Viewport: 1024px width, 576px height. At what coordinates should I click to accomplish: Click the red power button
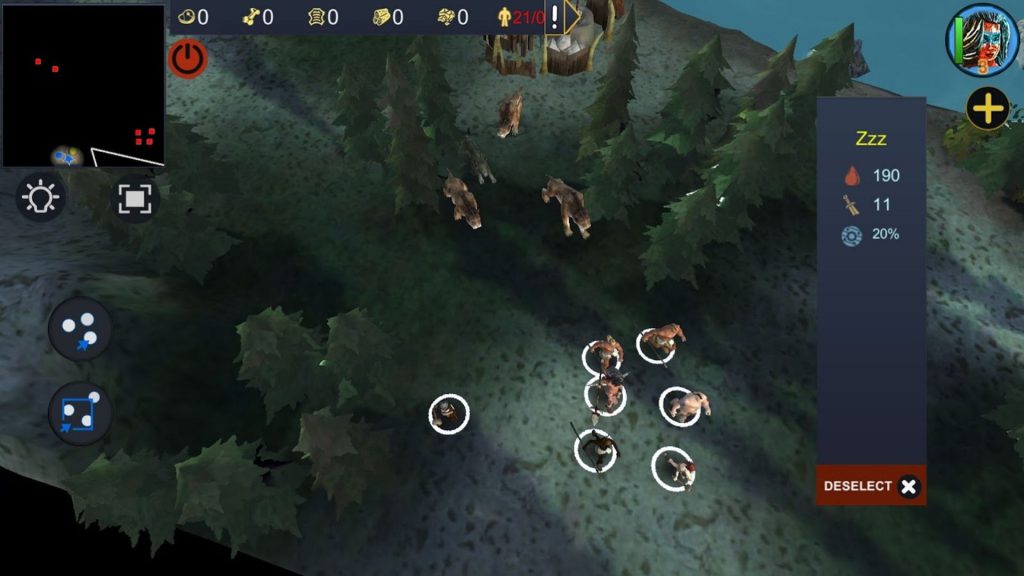tap(187, 58)
